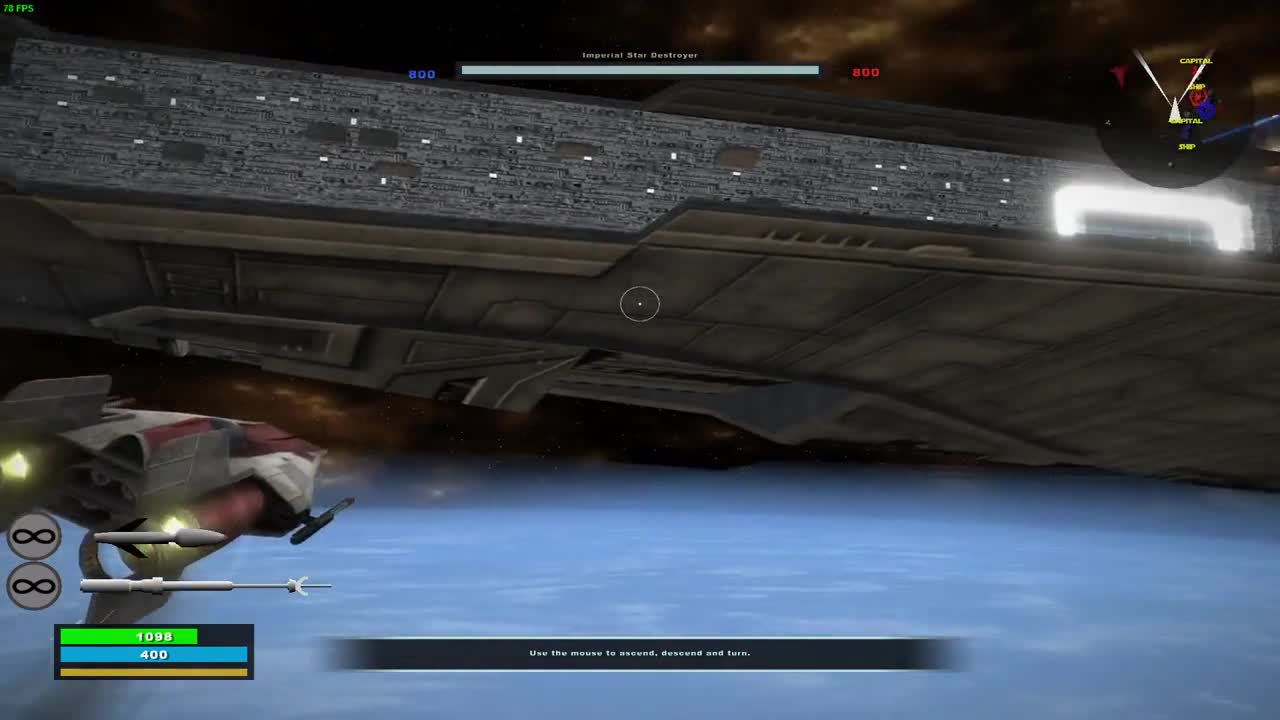Click the Imperial Star Destroyer health bar
The image size is (1280, 720).
[x=639, y=70]
